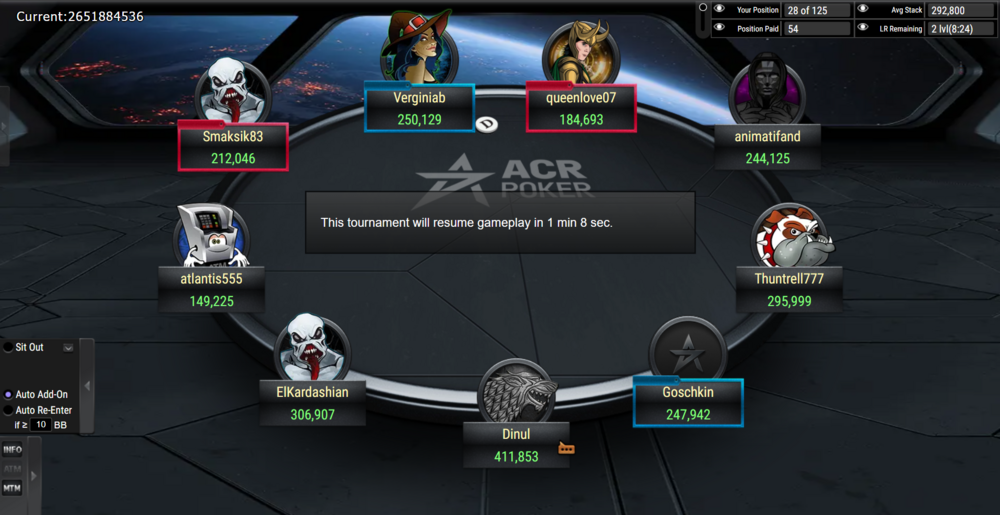Click the orange chat bubble beside Dinul
This screenshot has height=515, width=1000.
pyautogui.click(x=566, y=449)
